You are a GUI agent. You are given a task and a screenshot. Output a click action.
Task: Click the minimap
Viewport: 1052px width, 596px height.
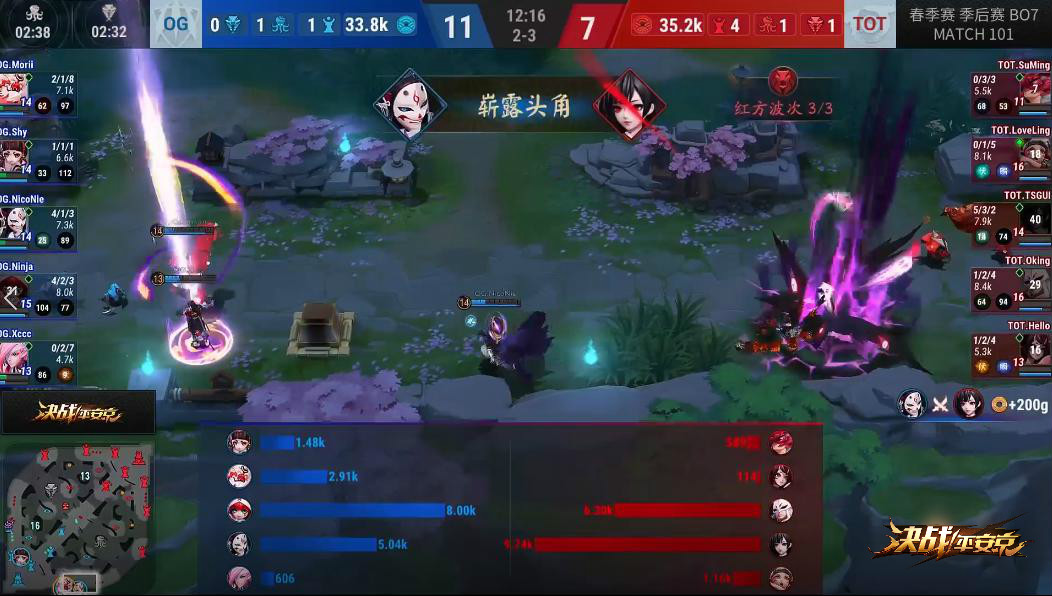(78, 517)
